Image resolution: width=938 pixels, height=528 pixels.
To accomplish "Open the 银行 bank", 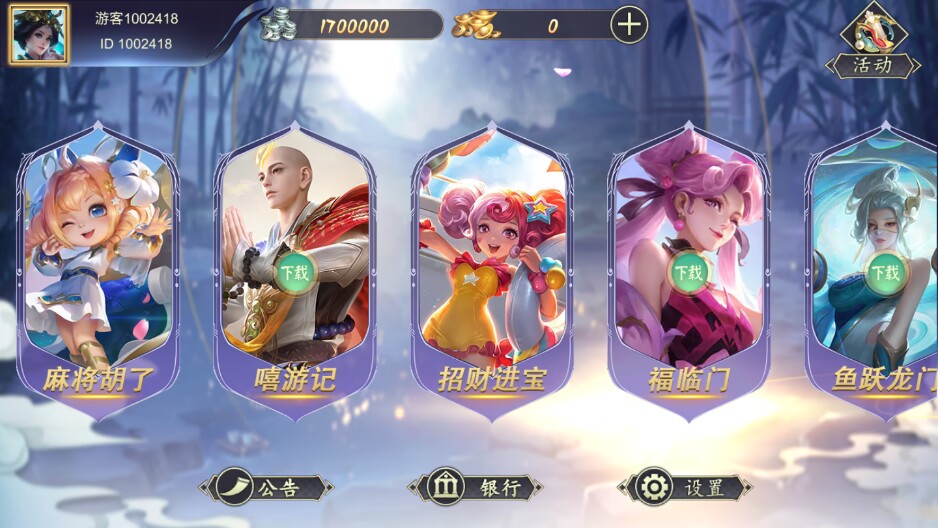I will click(x=476, y=488).
